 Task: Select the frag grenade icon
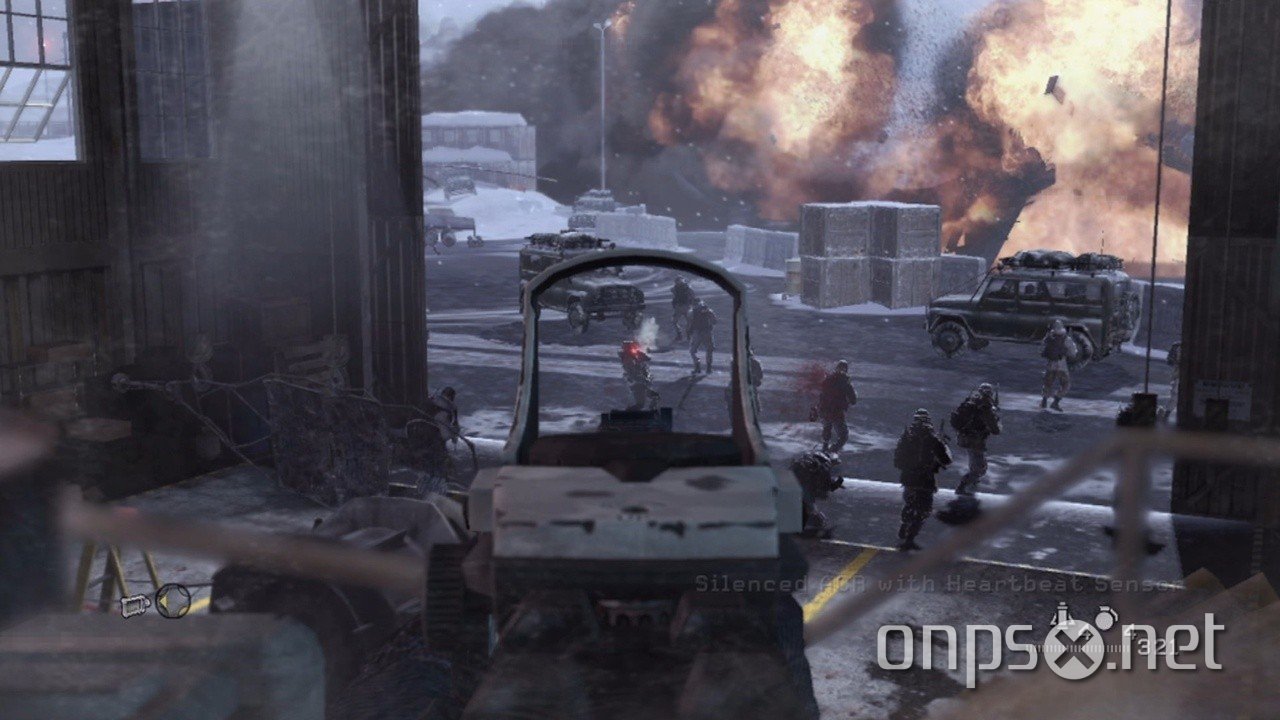(1104, 618)
